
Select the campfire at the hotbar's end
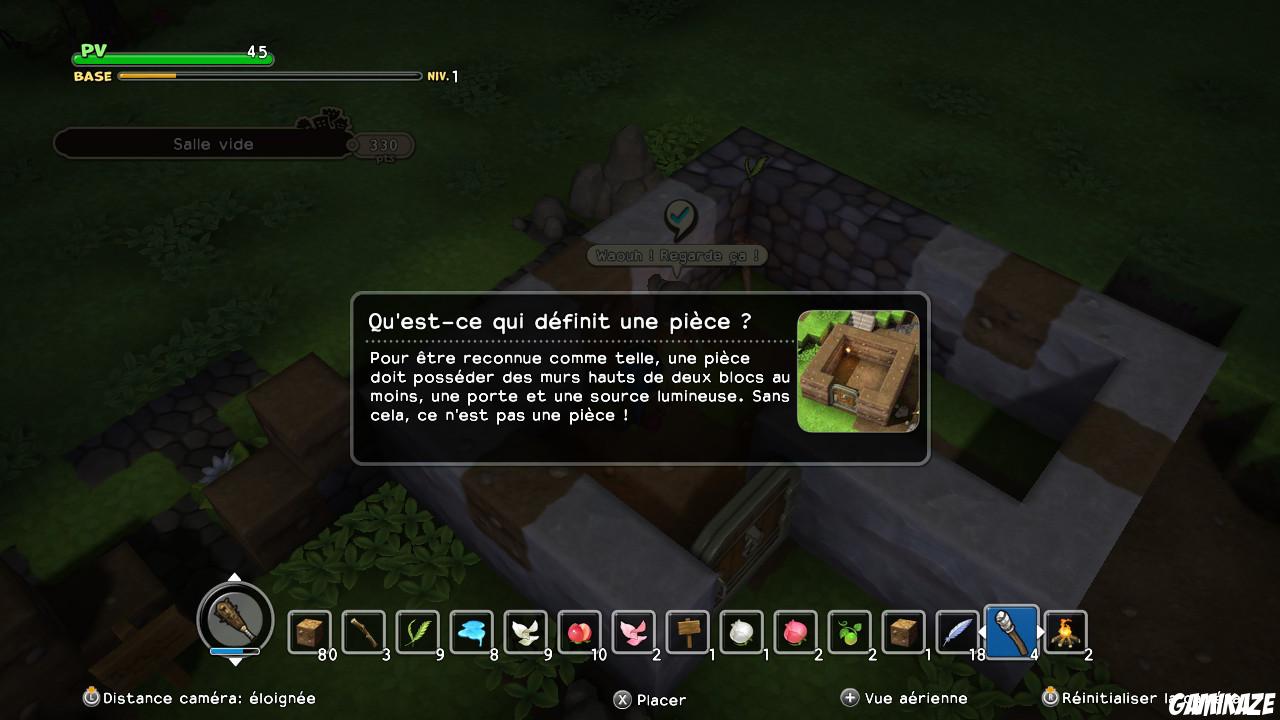1065,630
